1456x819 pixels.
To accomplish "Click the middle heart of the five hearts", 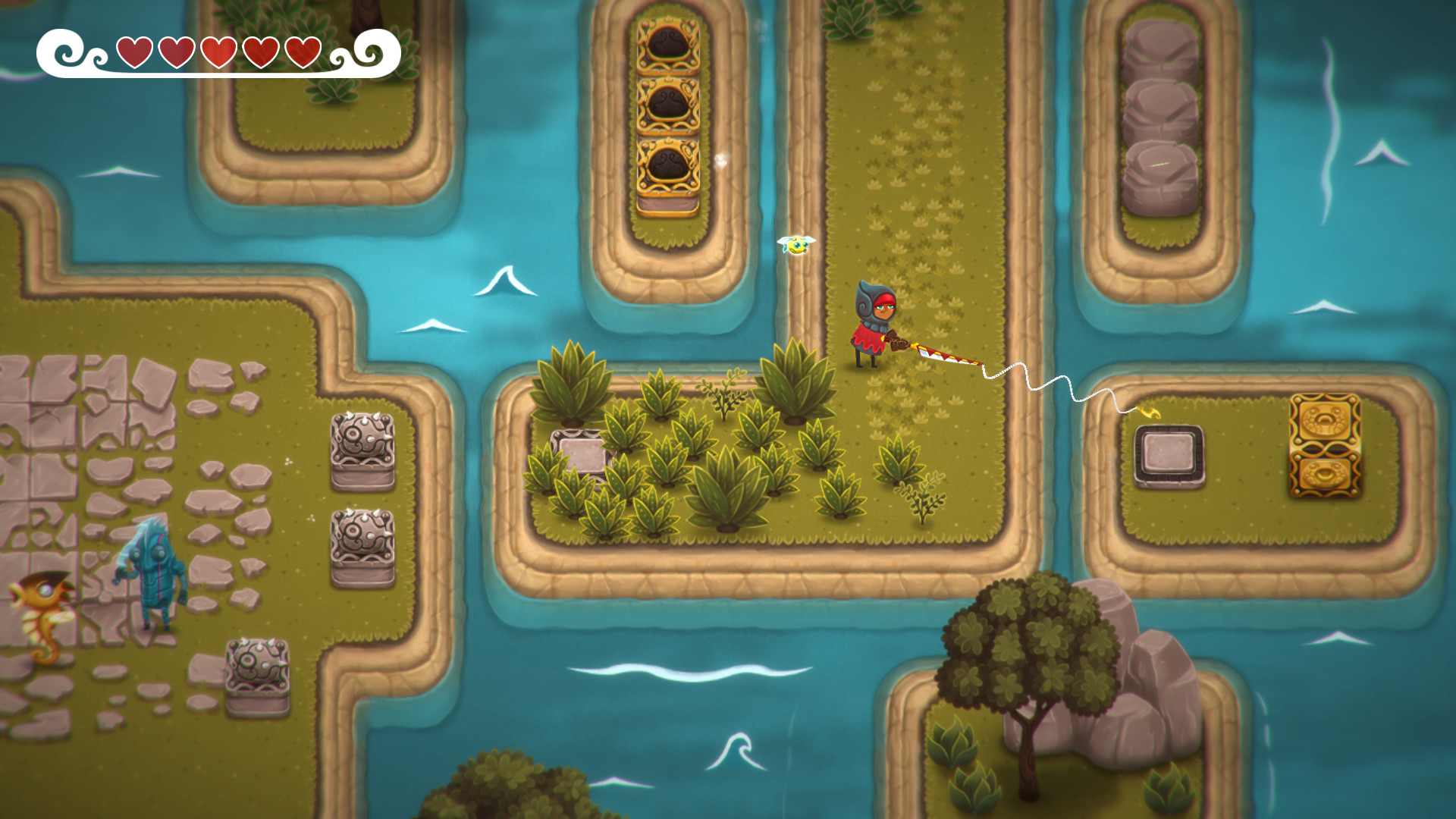I will 218,53.
